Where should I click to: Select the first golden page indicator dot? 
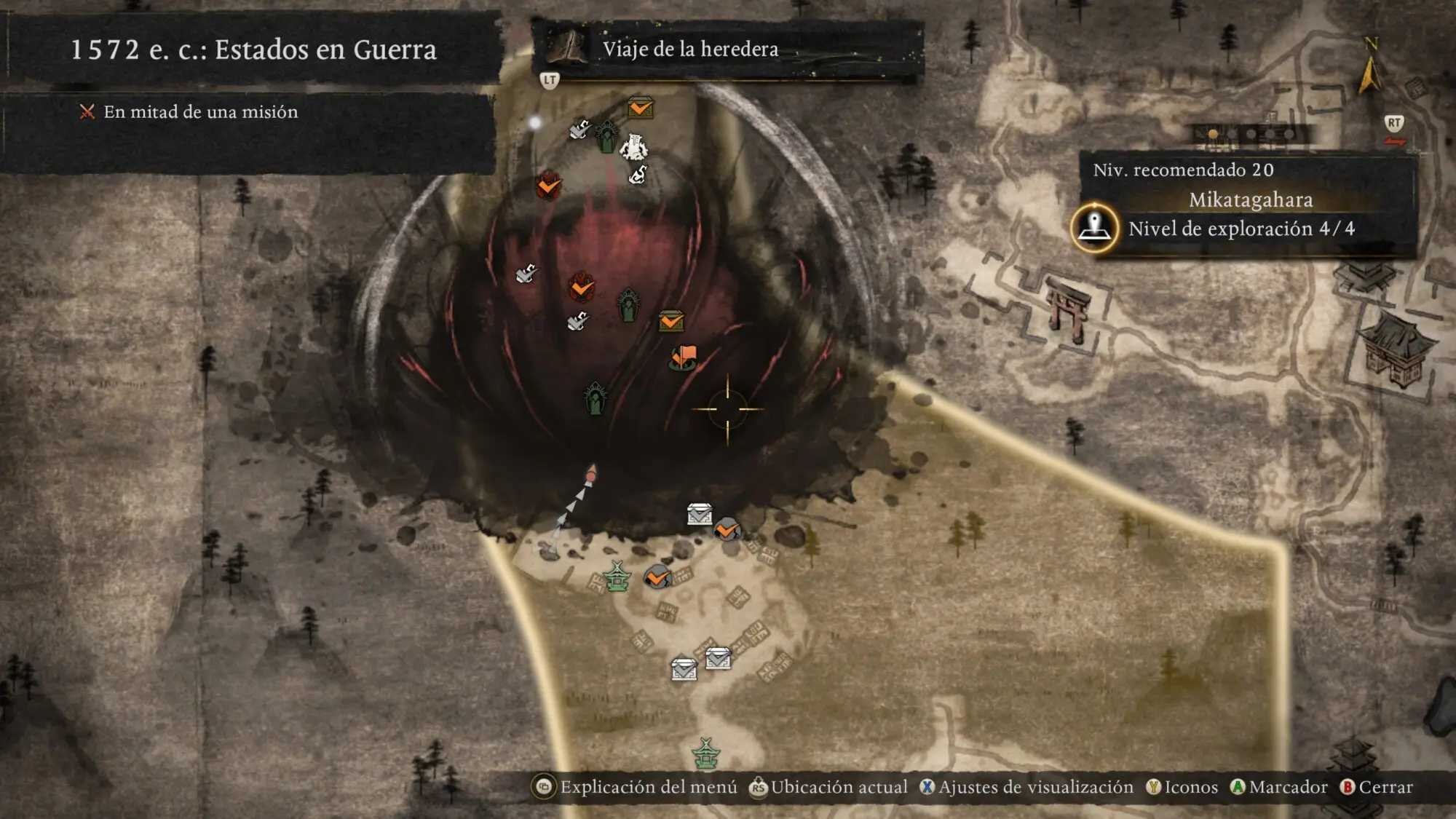(1213, 134)
